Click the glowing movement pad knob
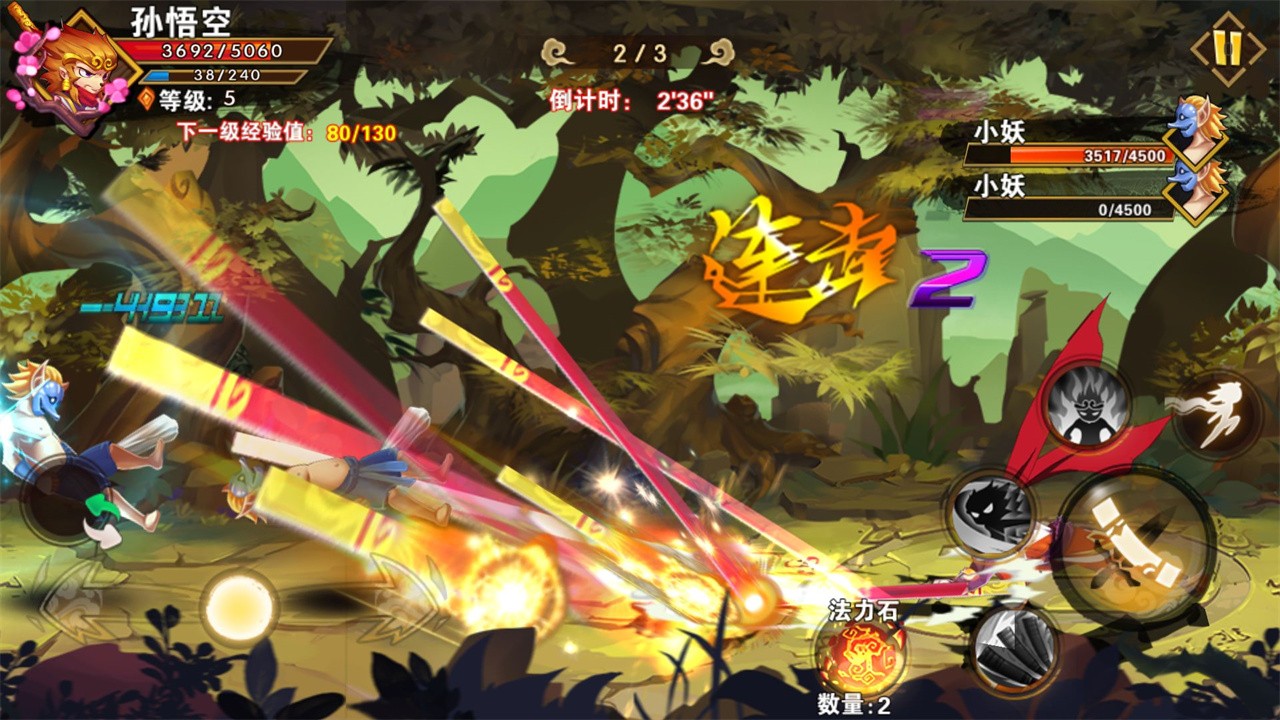1280x720 pixels. point(238,606)
